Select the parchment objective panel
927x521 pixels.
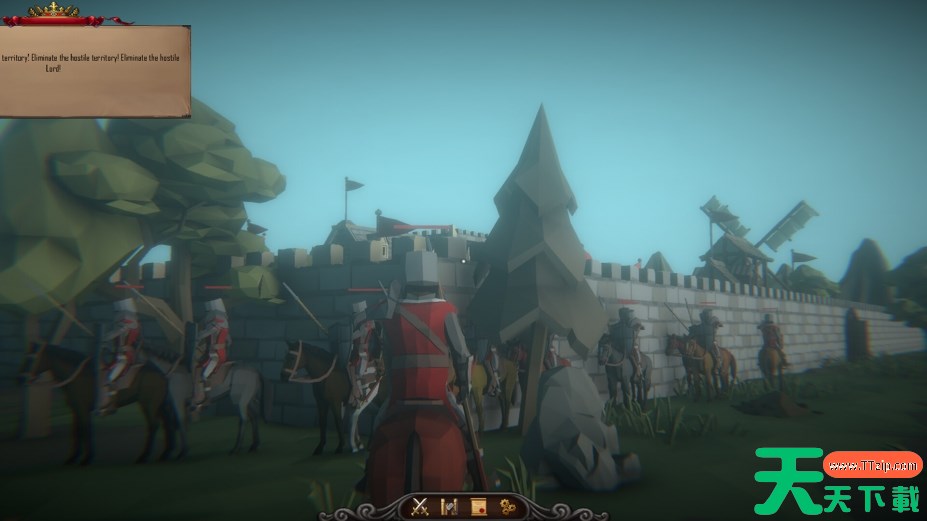[95, 71]
